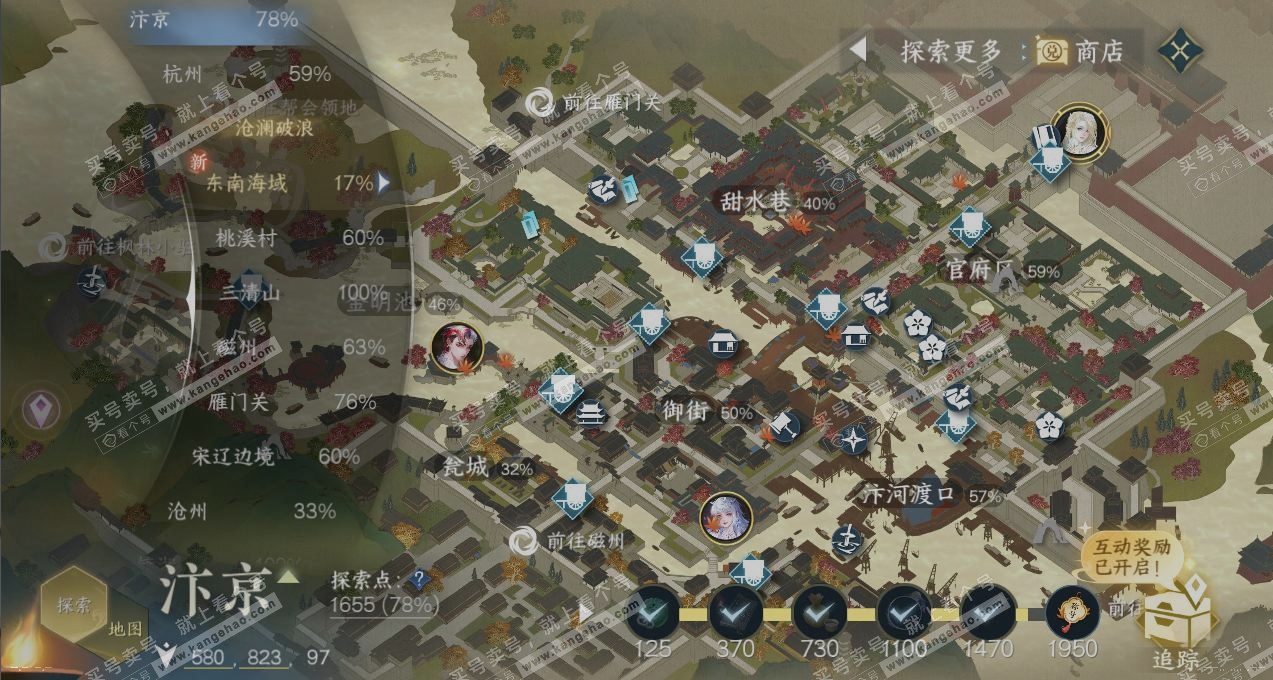
Task: Claim the 125 exploration point reward
Action: 653,612
